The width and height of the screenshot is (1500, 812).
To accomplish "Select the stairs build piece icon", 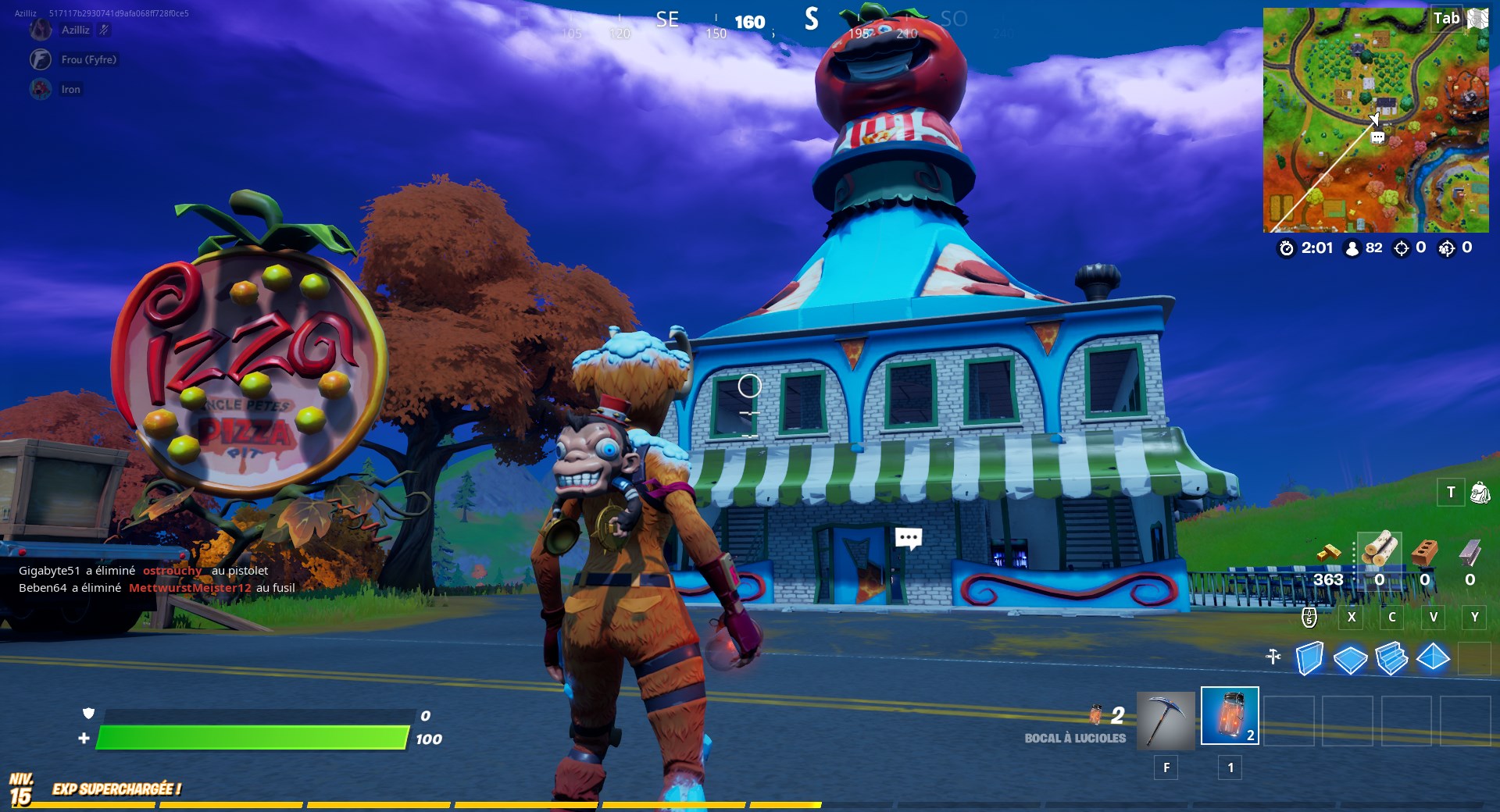I will point(1391,660).
